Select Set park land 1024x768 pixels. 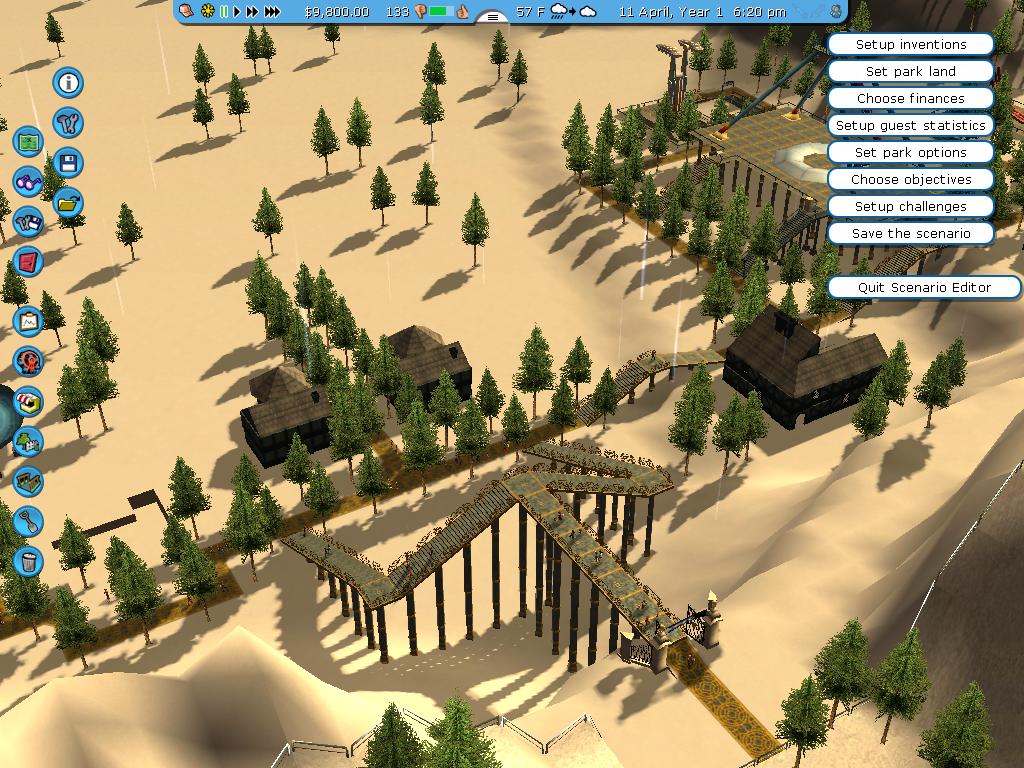click(910, 71)
